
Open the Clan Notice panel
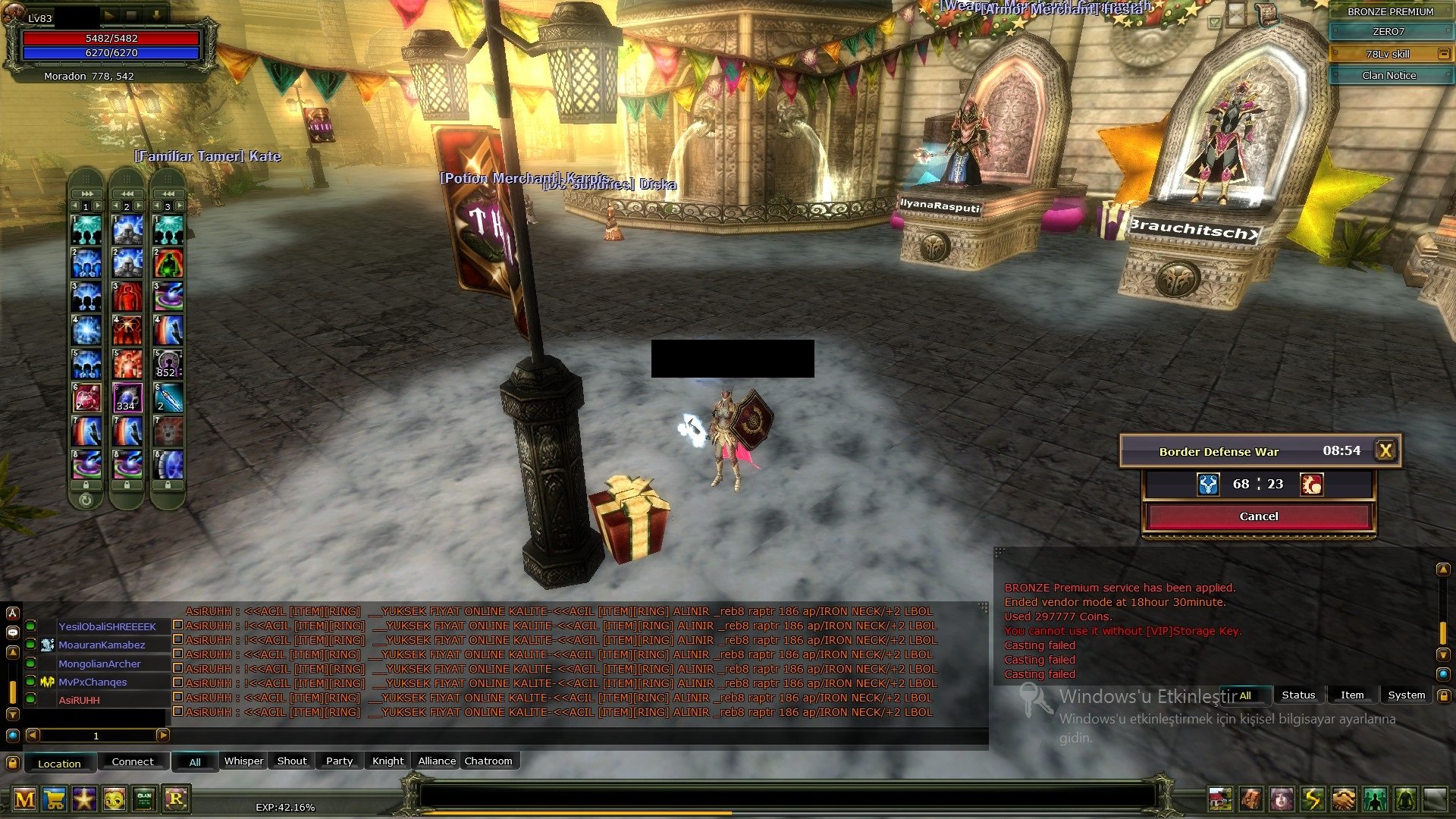pos(1389,75)
